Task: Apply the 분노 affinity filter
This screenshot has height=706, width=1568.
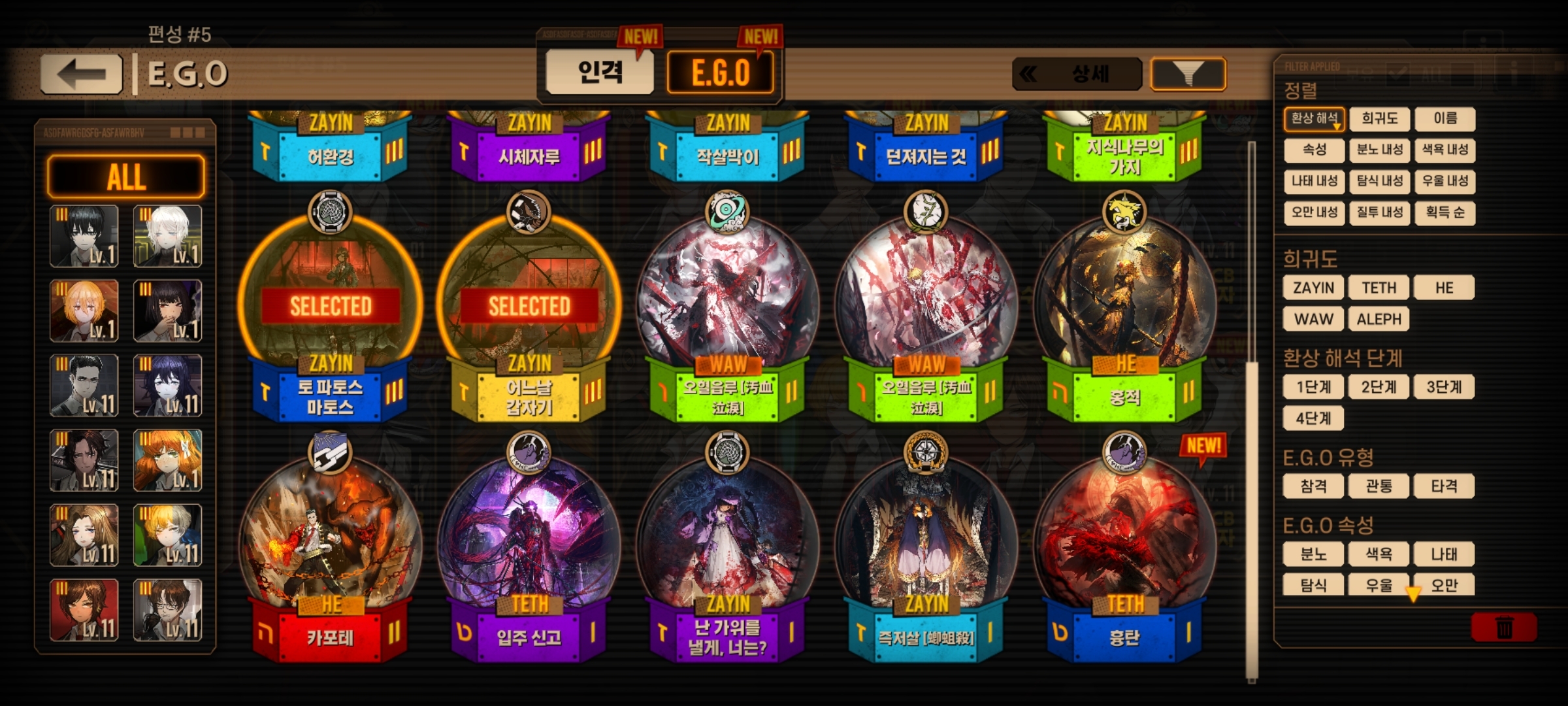Action: [1313, 554]
